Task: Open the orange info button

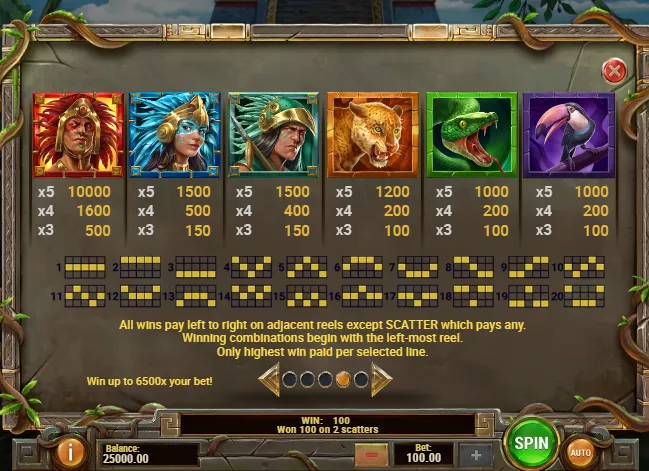Action: [71, 452]
